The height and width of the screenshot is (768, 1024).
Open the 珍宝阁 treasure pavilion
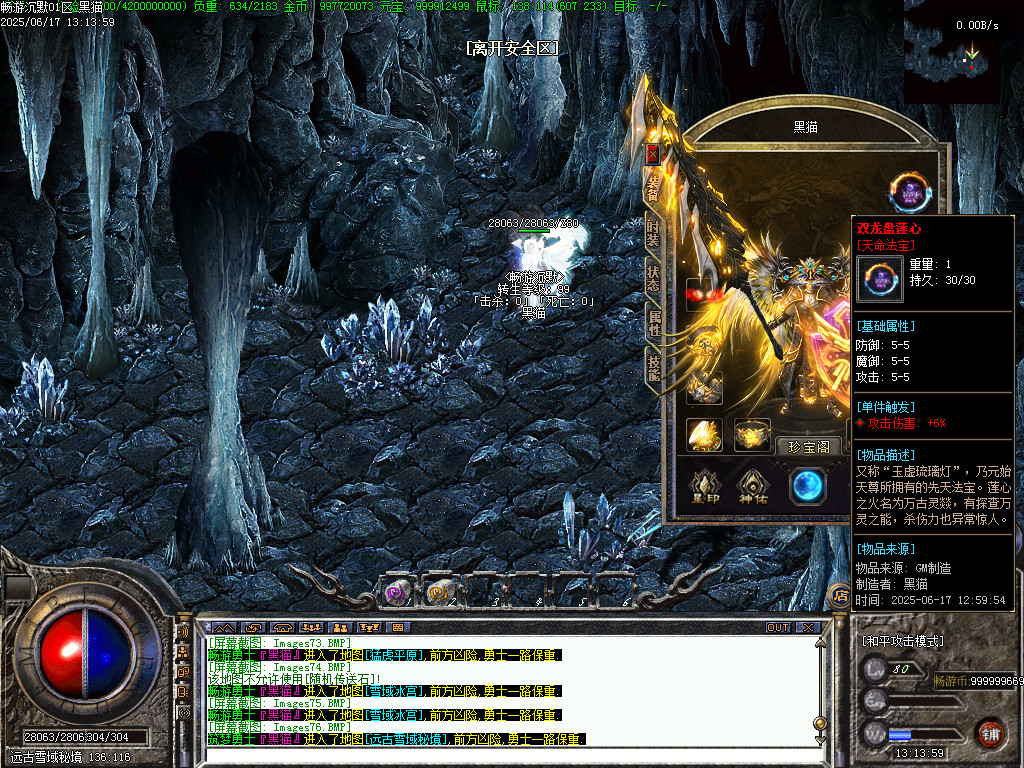(809, 447)
